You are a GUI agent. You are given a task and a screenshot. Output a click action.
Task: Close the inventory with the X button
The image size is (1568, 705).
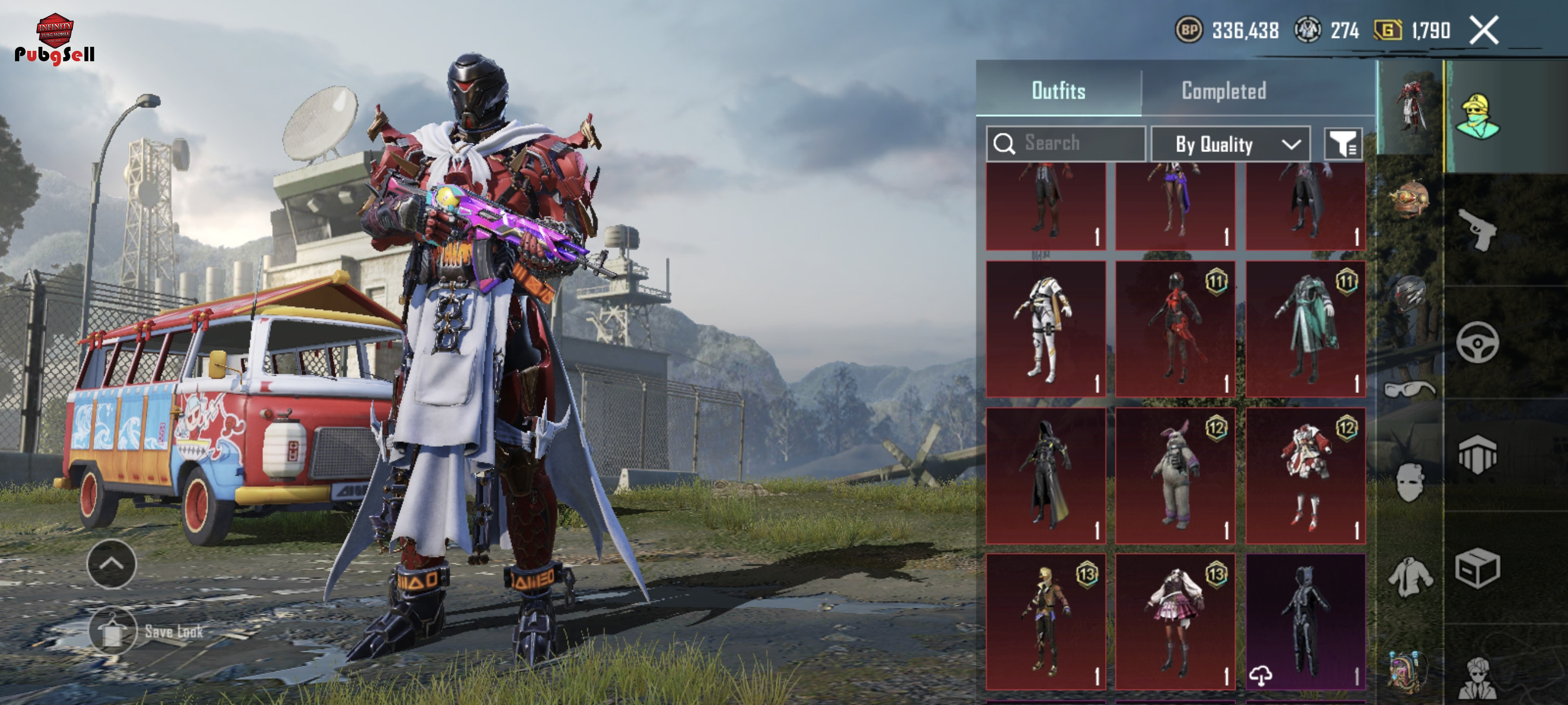click(1484, 31)
